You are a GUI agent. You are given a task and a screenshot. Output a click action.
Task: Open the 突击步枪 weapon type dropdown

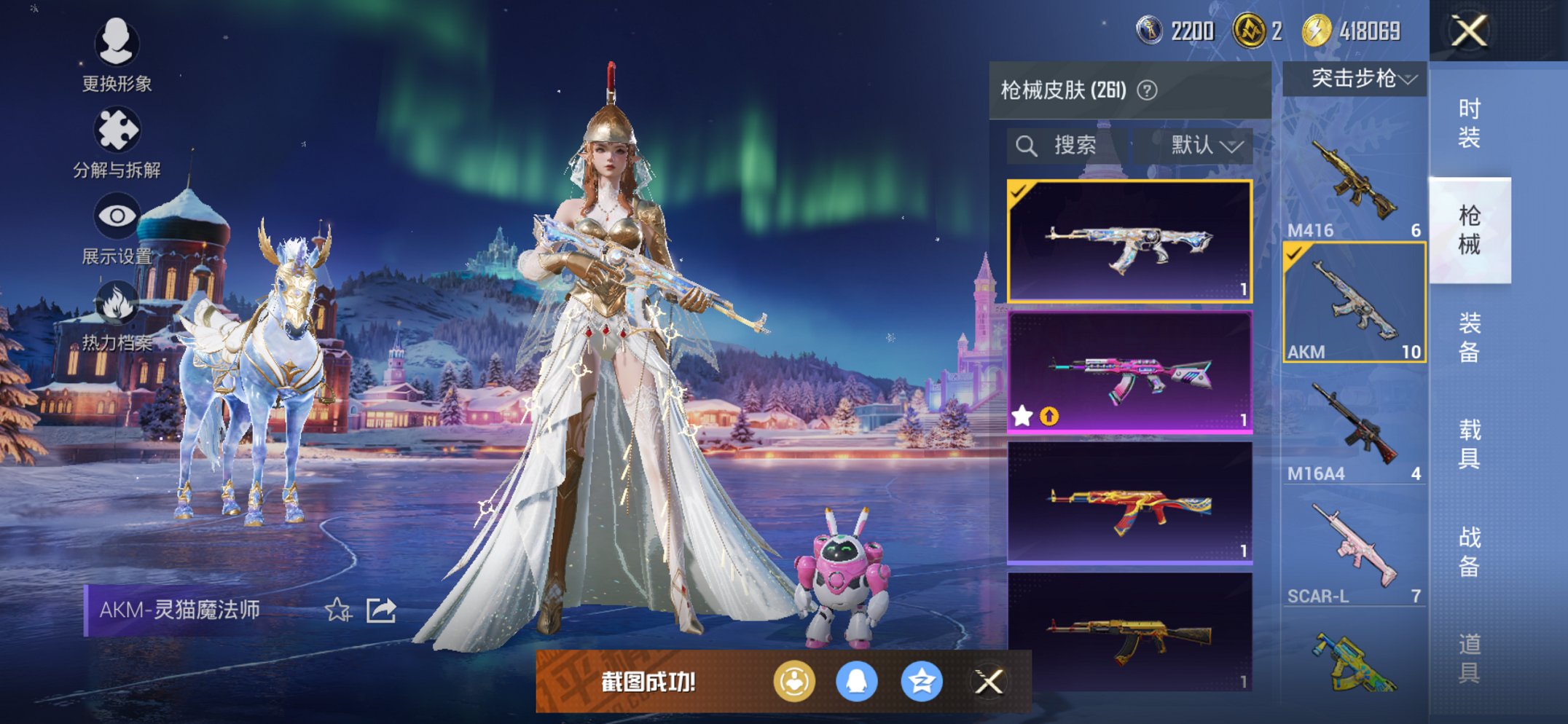pyautogui.click(x=1355, y=78)
